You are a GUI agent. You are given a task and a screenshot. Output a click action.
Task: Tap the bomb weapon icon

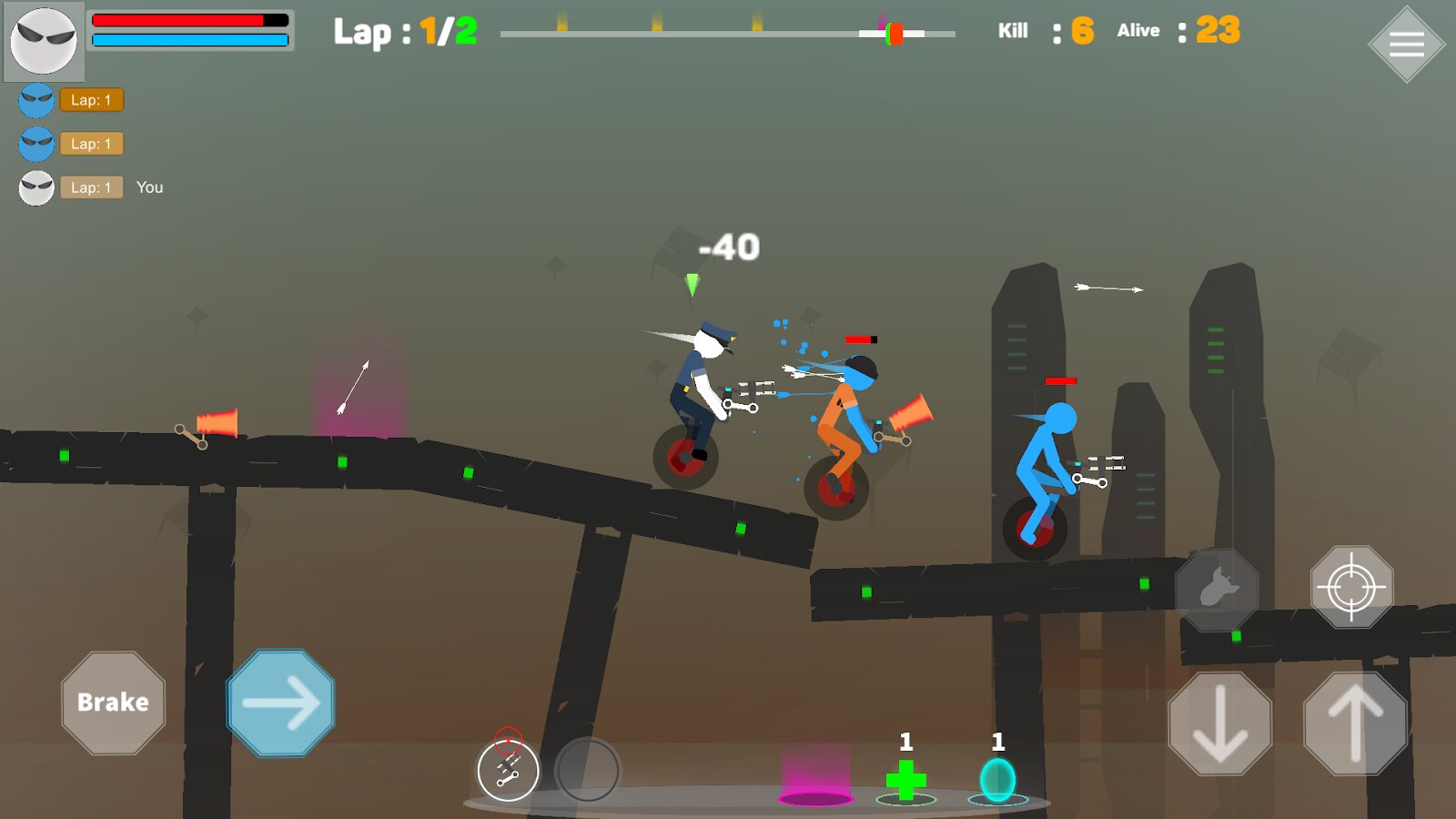(1218, 590)
